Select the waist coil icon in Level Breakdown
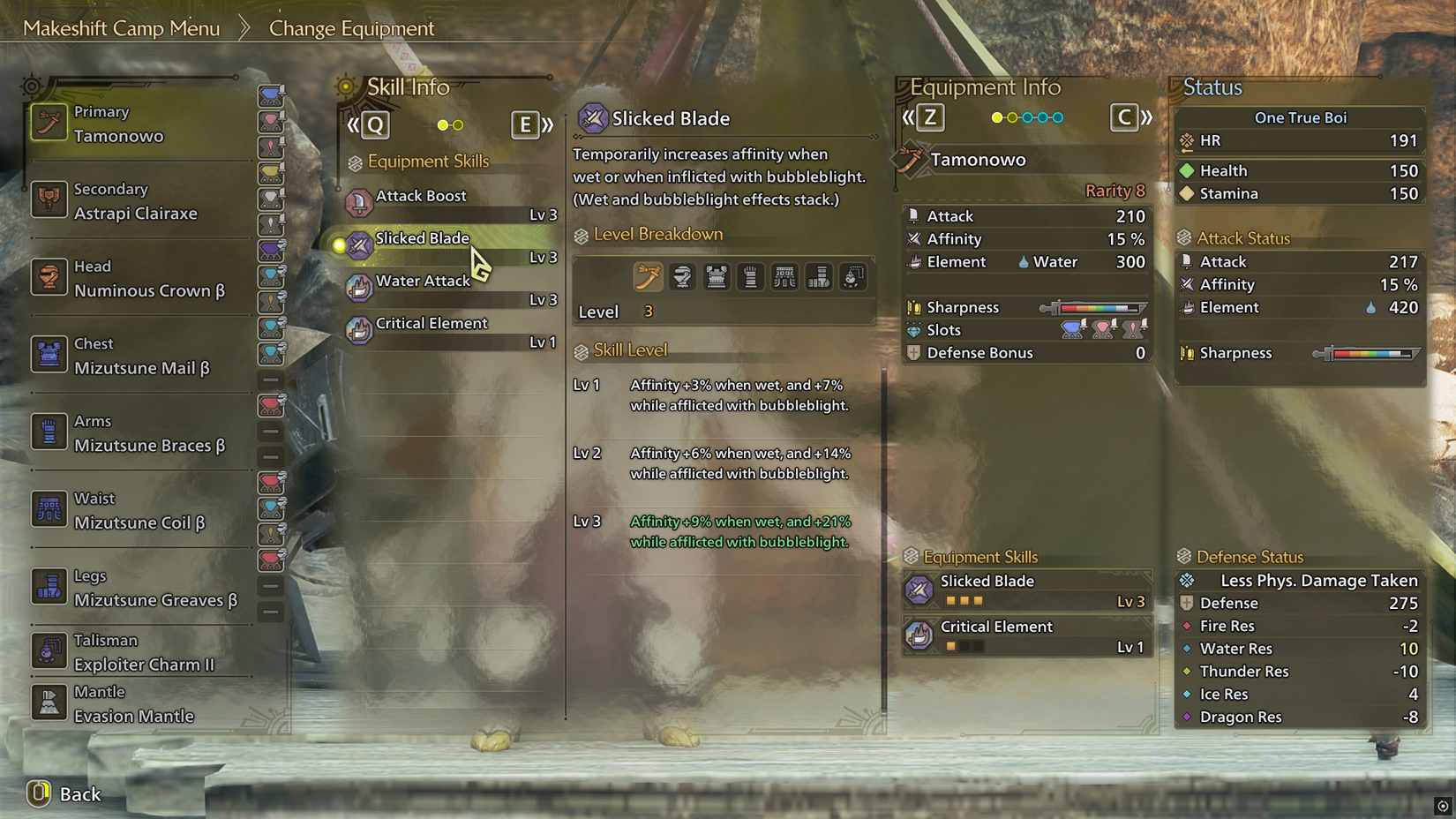This screenshot has height=819, width=1456. (x=784, y=276)
